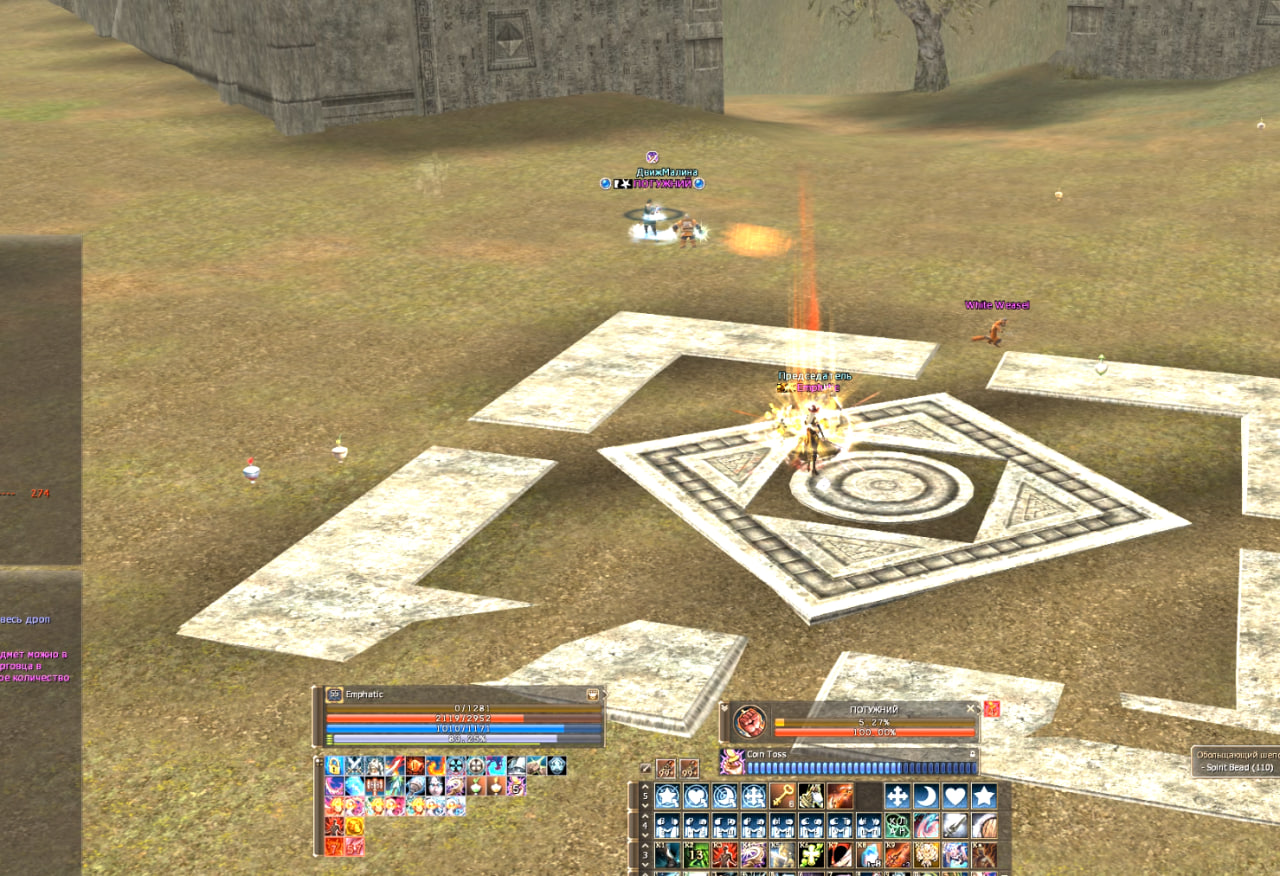Screen dimensions: 1280x876
Task: Click the red icon beside target window
Action: click(x=992, y=708)
